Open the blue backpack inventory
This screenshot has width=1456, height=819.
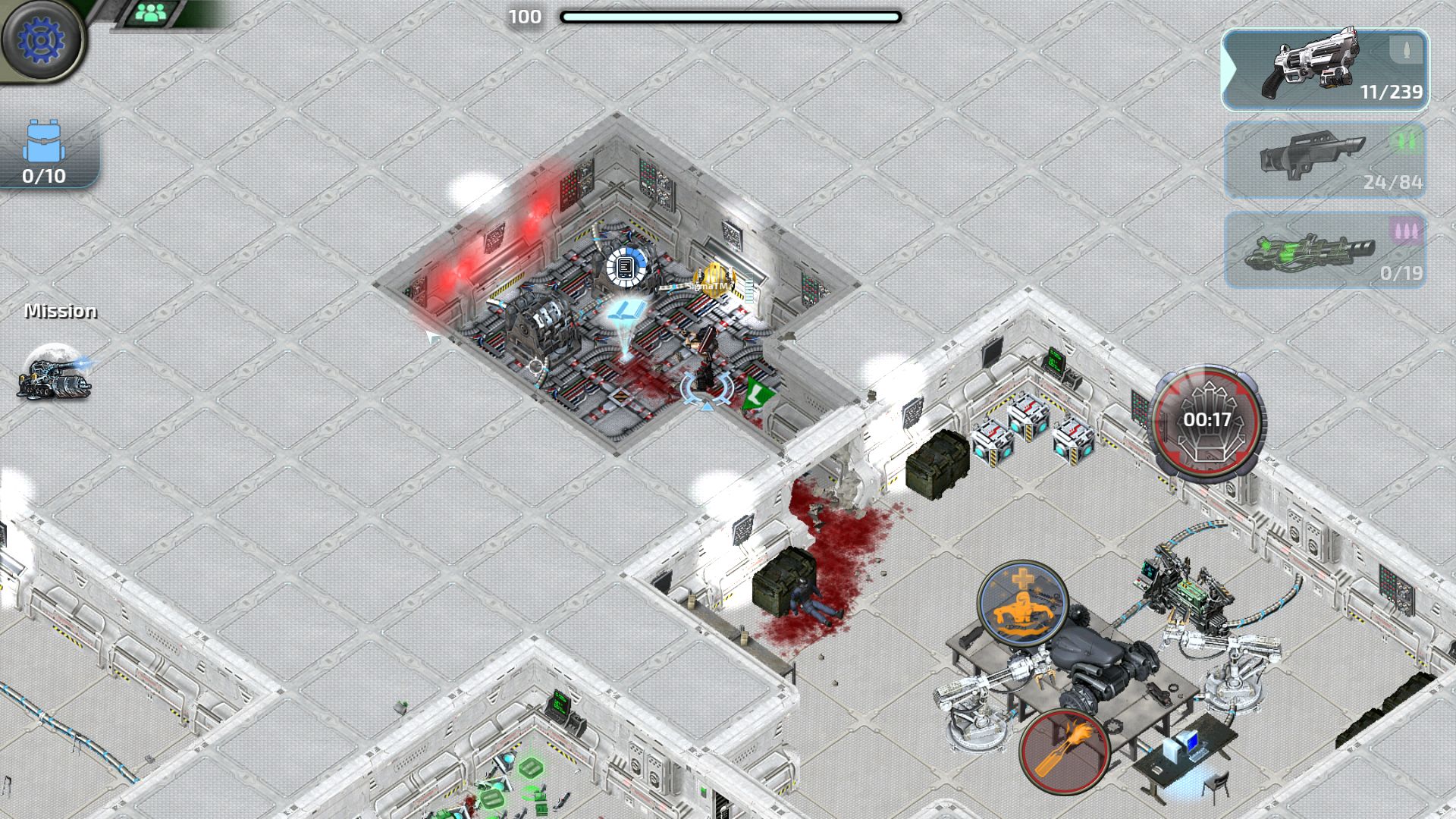44,152
